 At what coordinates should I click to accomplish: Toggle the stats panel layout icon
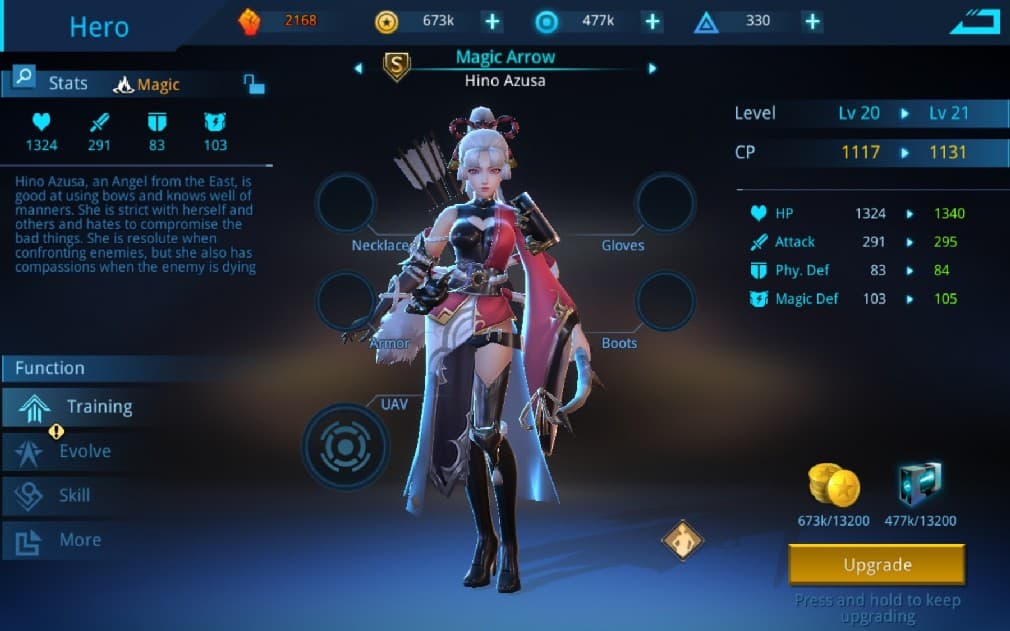coord(254,84)
